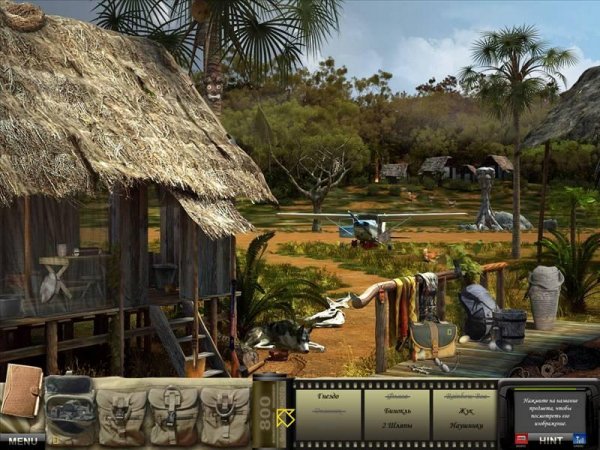Click the yellow arrow on the film roll
This screenshot has height=450, width=600.
pyautogui.click(x=285, y=417)
